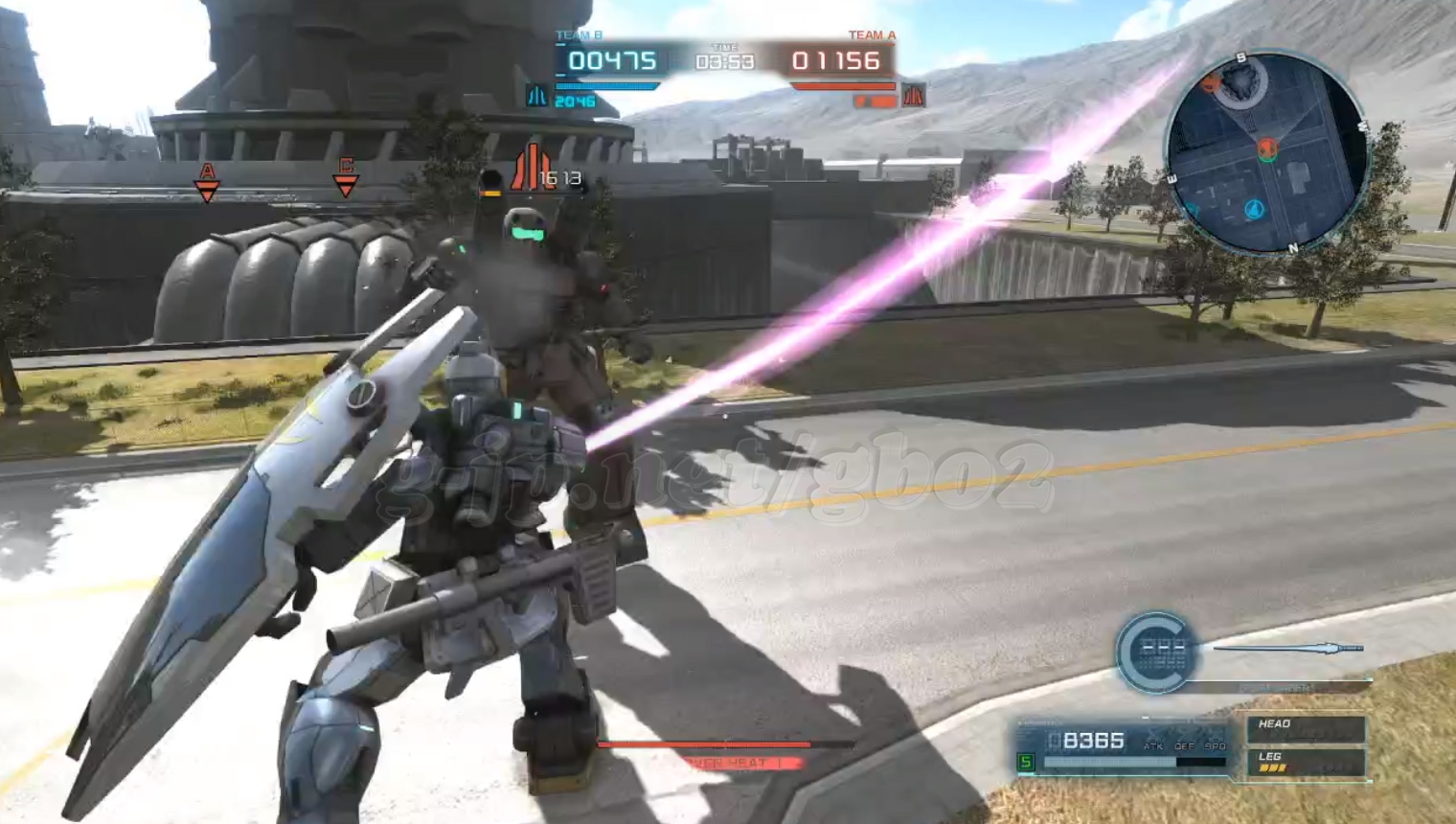The width and height of the screenshot is (1456, 824).
Task: Open the circular minimap radar
Action: click(1266, 153)
